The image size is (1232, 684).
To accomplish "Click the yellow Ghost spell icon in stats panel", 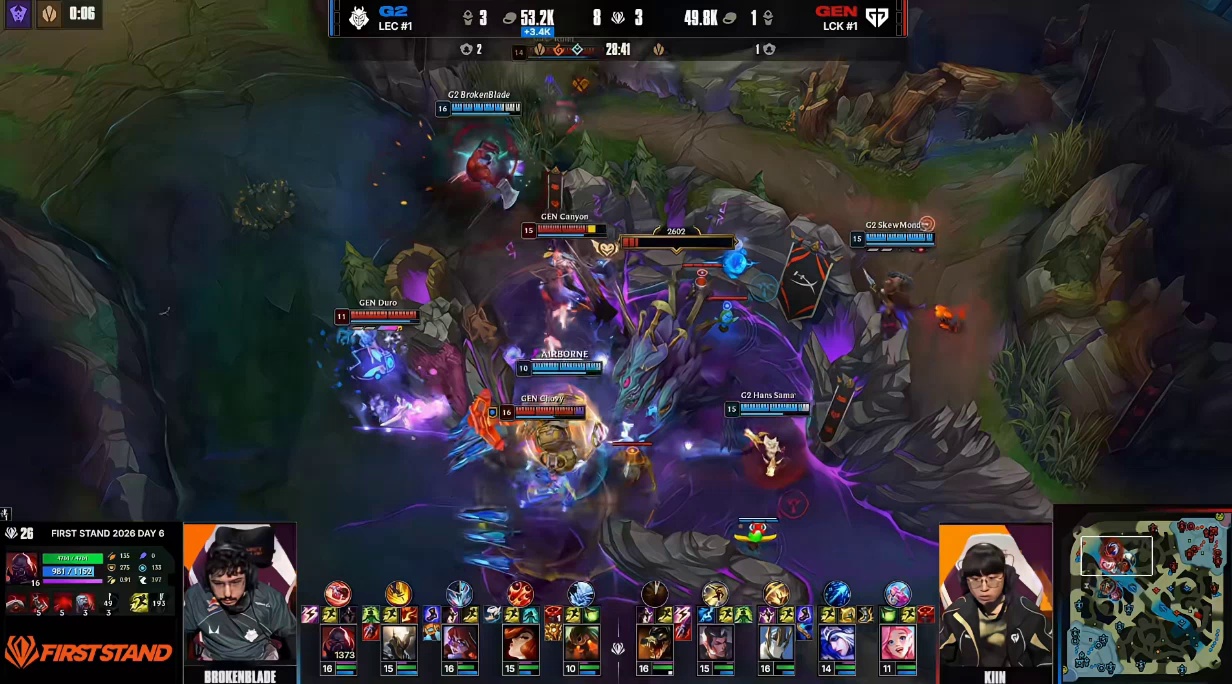I will tap(139, 602).
